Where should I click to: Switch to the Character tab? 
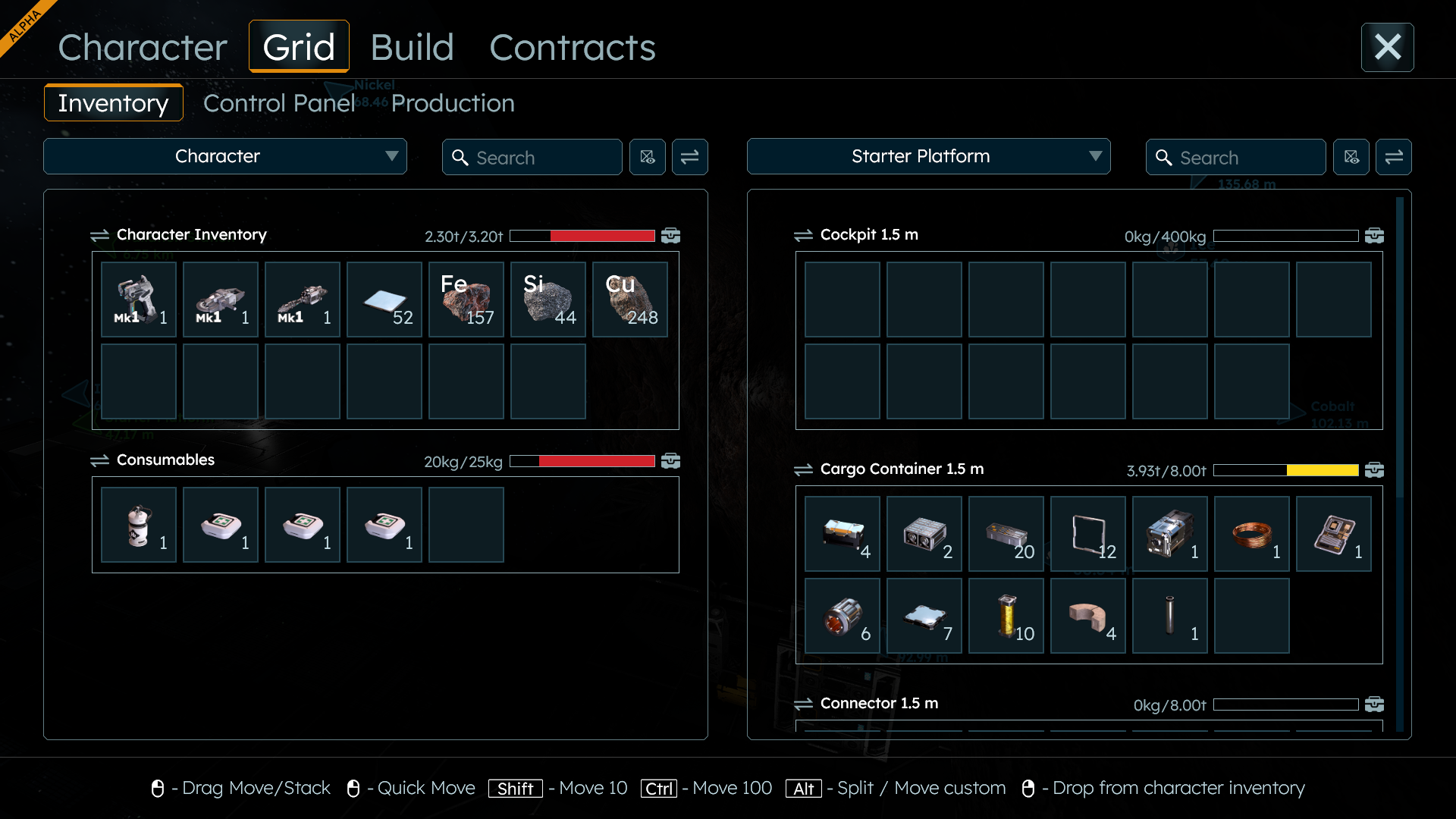(143, 47)
